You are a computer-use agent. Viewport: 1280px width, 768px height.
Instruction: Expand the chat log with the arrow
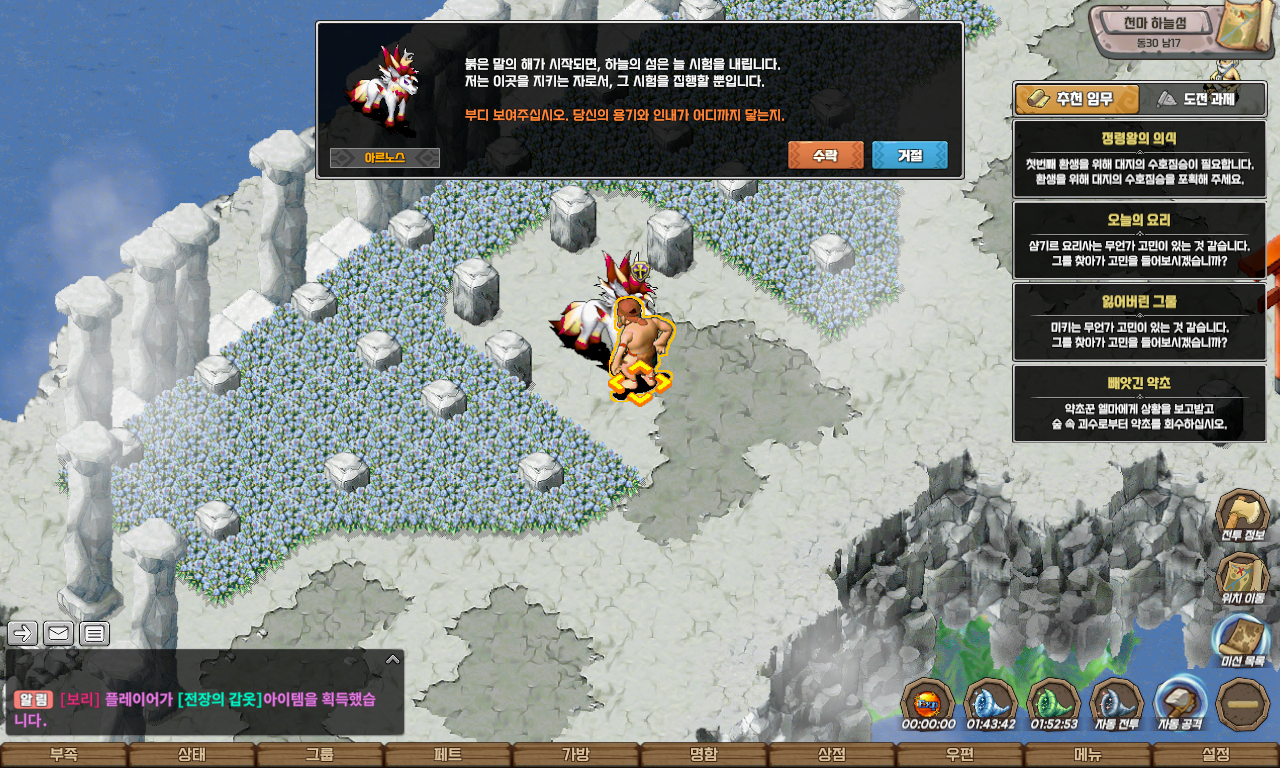[392, 659]
